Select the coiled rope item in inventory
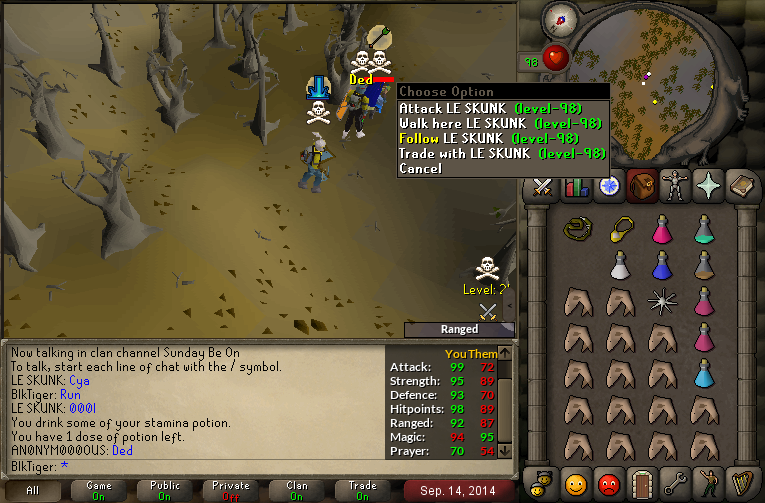This screenshot has width=765, height=503. [x=576, y=229]
